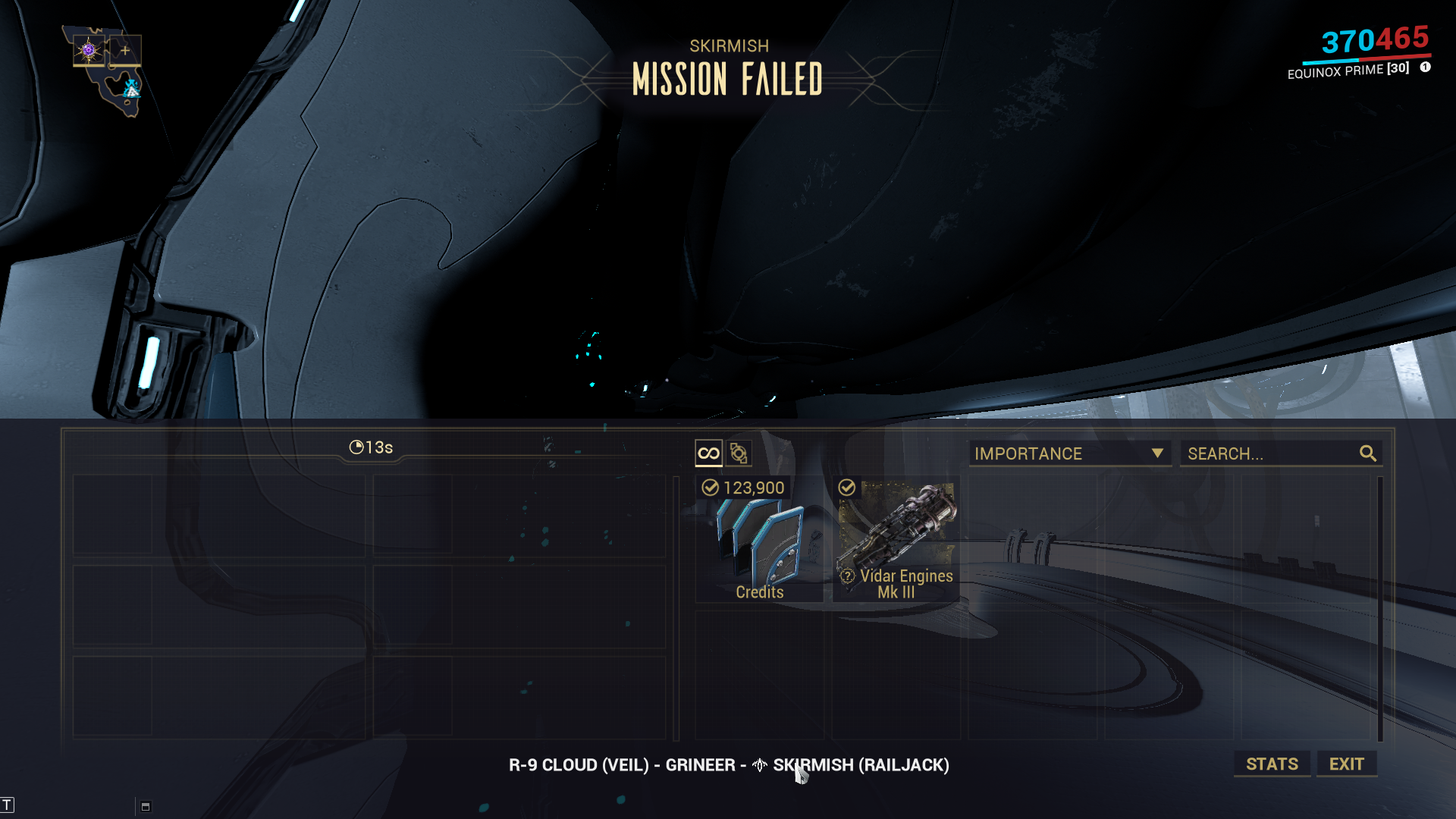Open the mission STATS panel
The image size is (1456, 819).
coord(1272,764)
